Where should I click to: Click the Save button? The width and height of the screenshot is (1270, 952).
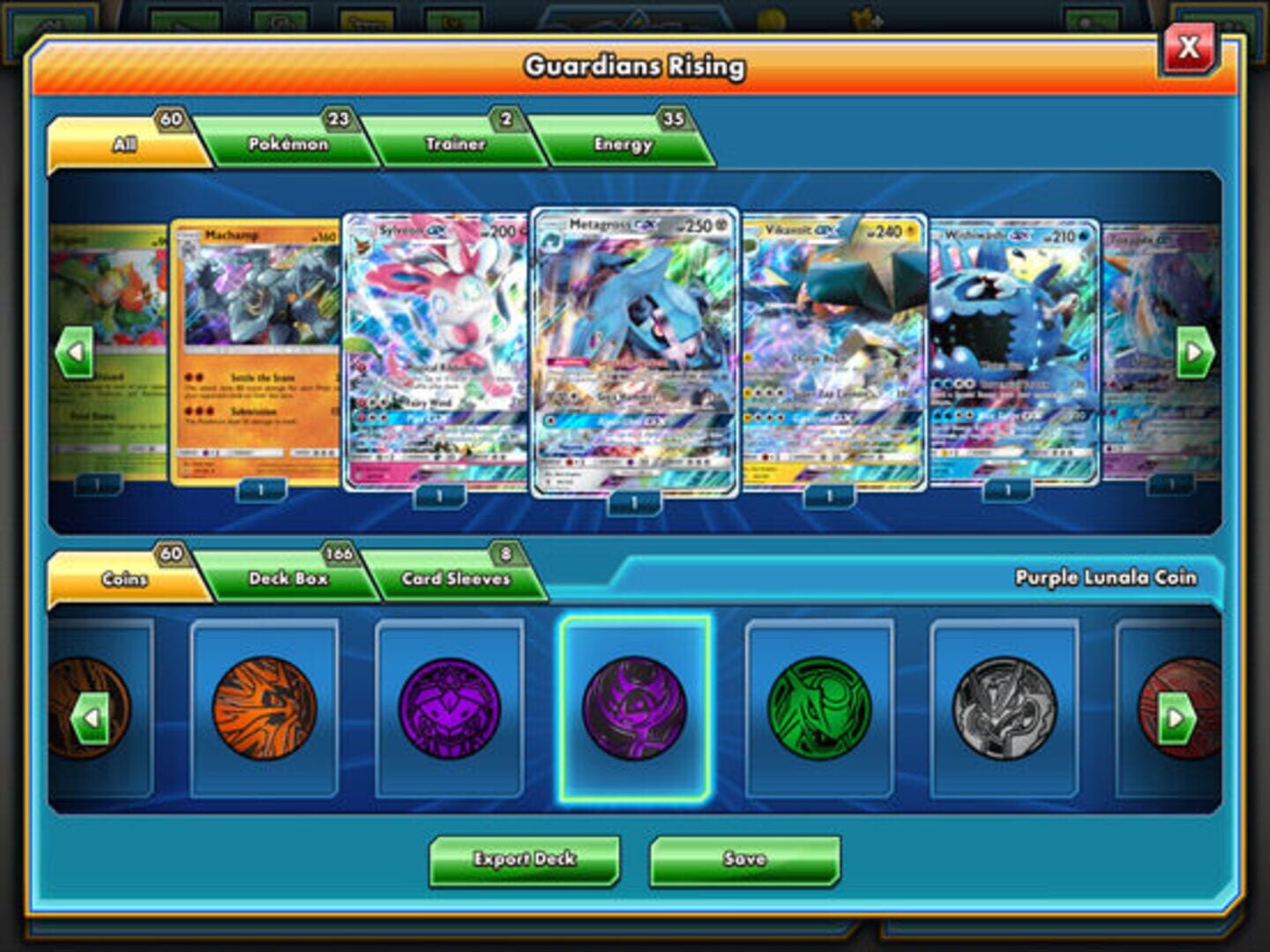(x=745, y=858)
